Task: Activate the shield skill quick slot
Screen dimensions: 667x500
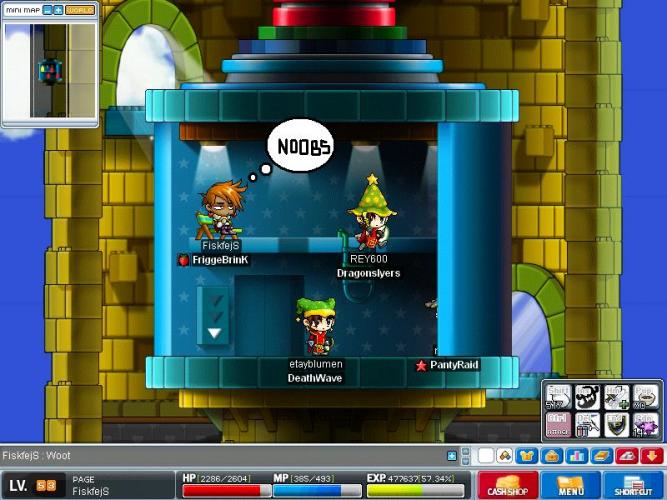Action: click(615, 424)
